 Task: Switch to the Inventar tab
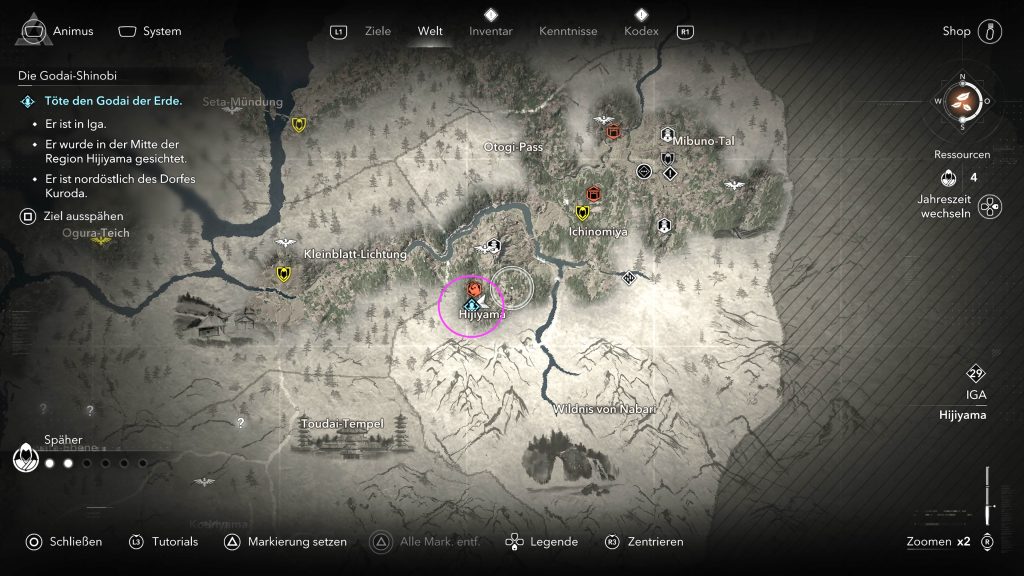490,31
